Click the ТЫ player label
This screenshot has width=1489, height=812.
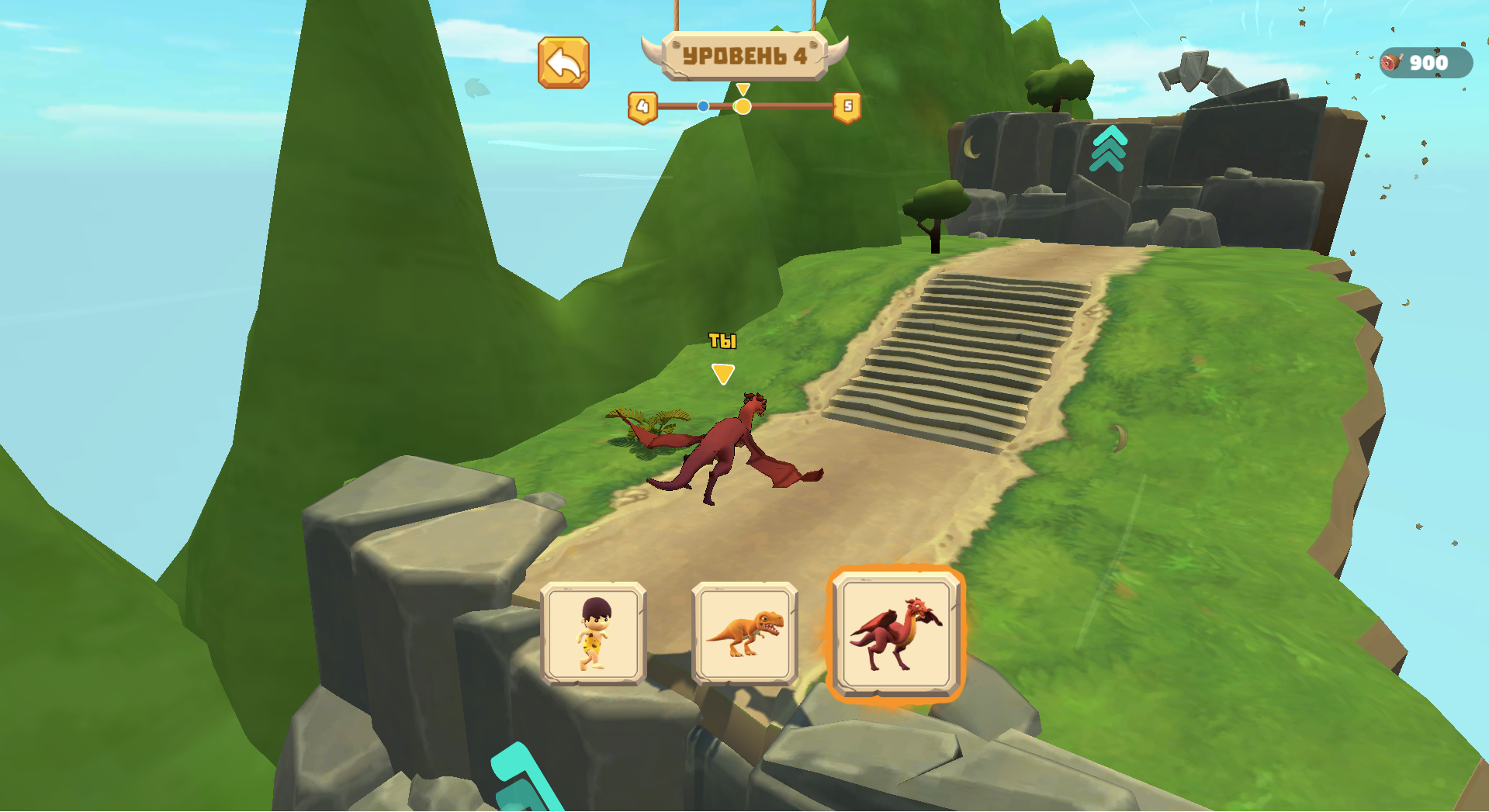click(x=722, y=340)
